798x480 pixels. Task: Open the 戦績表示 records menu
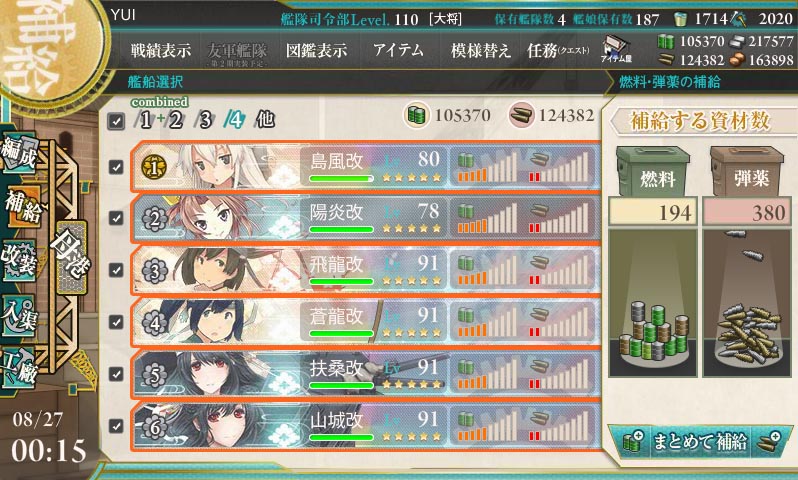(163, 51)
